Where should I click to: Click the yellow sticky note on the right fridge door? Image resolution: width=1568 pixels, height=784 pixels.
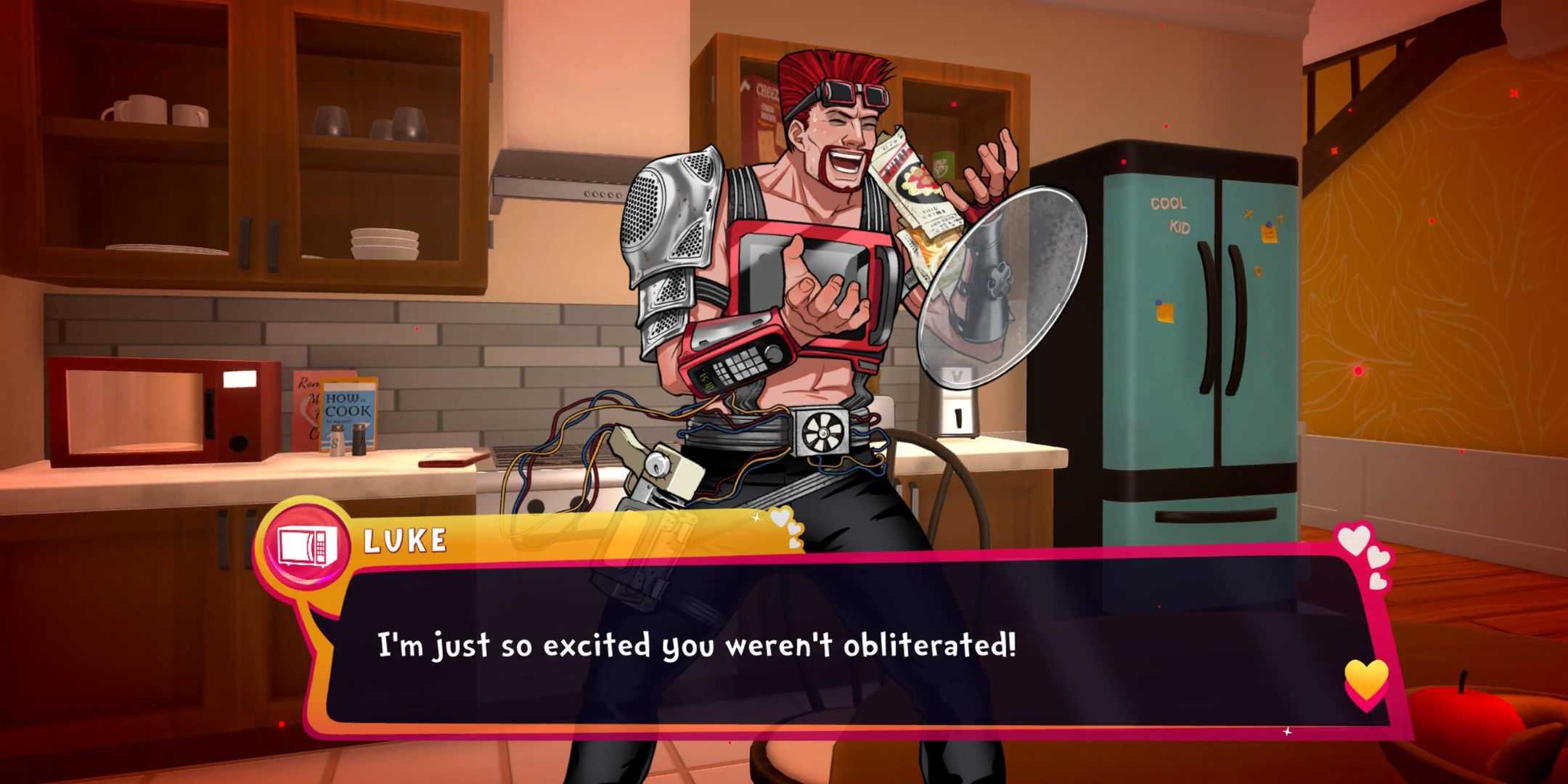(1269, 233)
